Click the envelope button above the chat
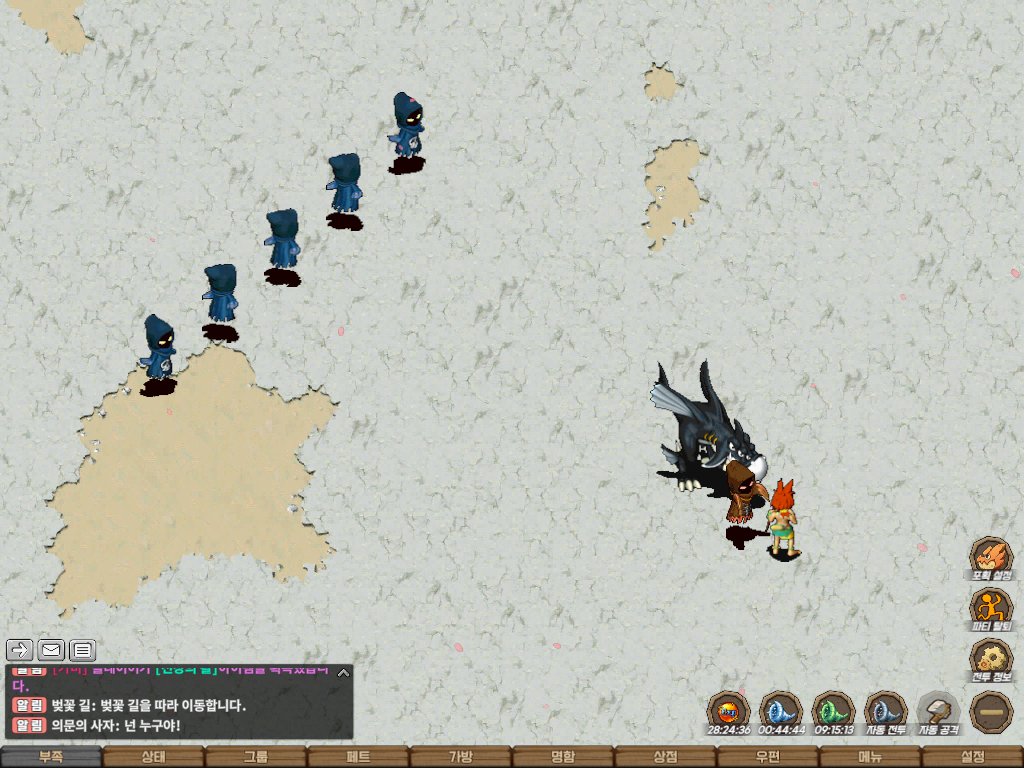 (x=51, y=650)
